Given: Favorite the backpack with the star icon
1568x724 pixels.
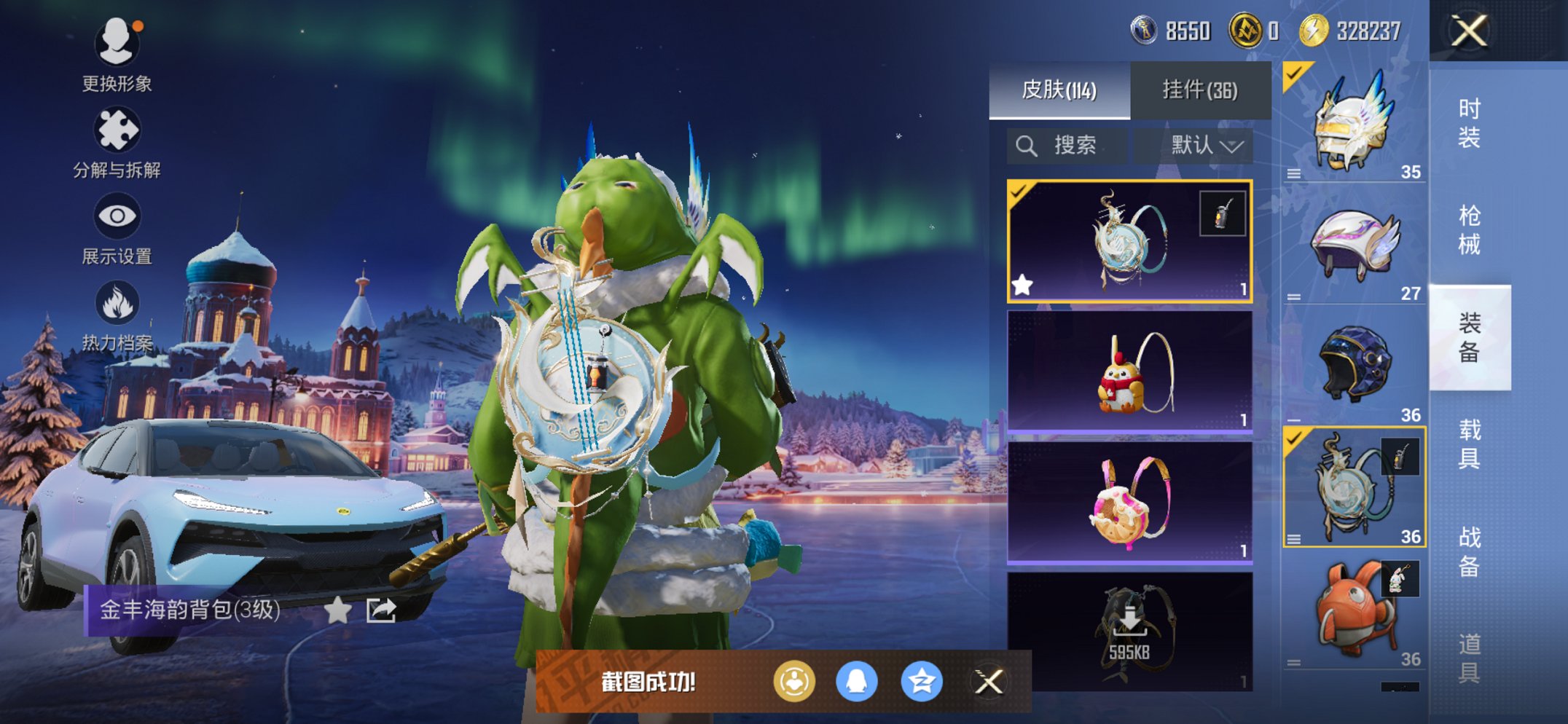Looking at the screenshot, I should coord(337,610).
